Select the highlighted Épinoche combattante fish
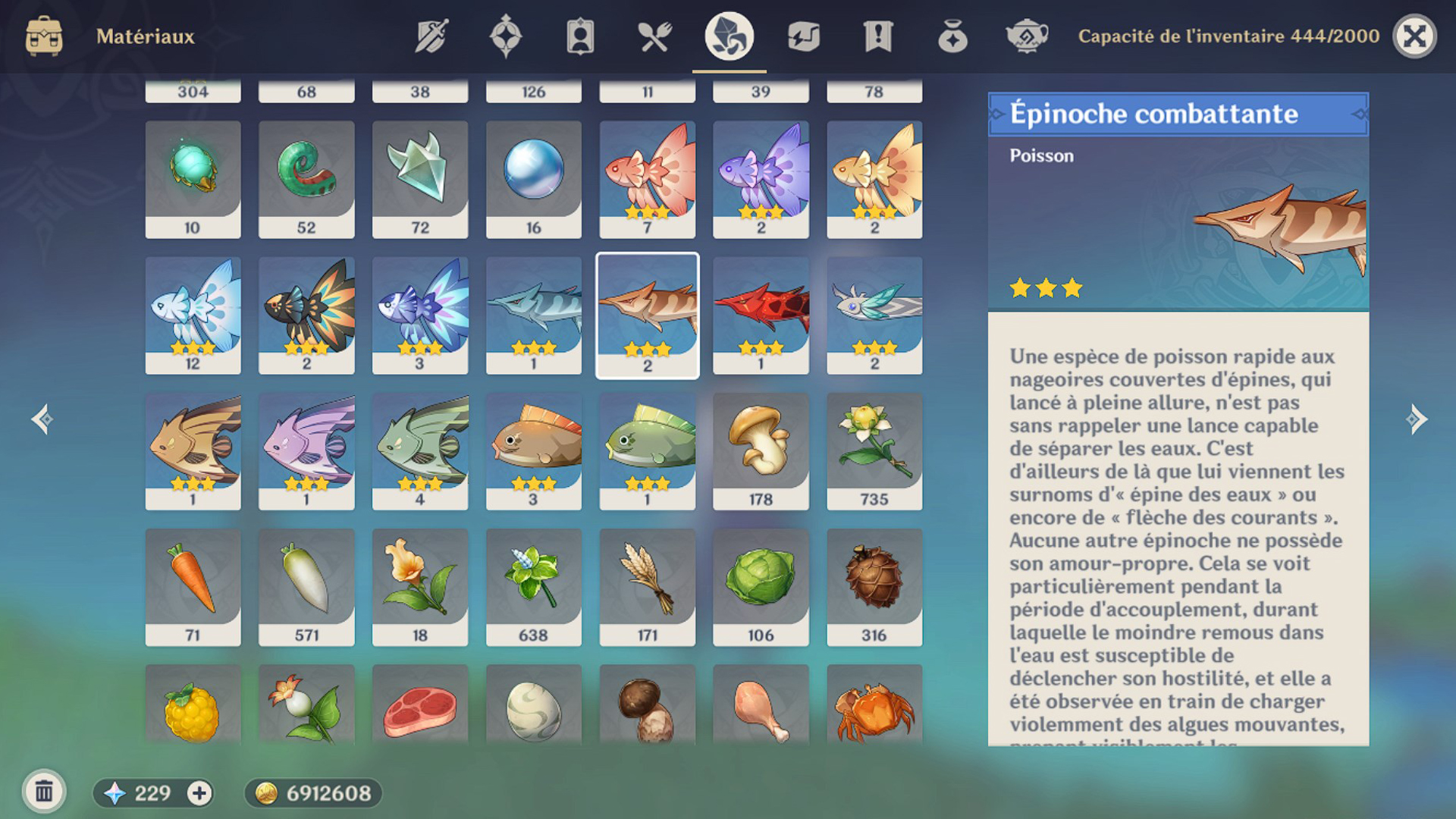This screenshot has width=1456, height=819. pyautogui.click(x=647, y=315)
